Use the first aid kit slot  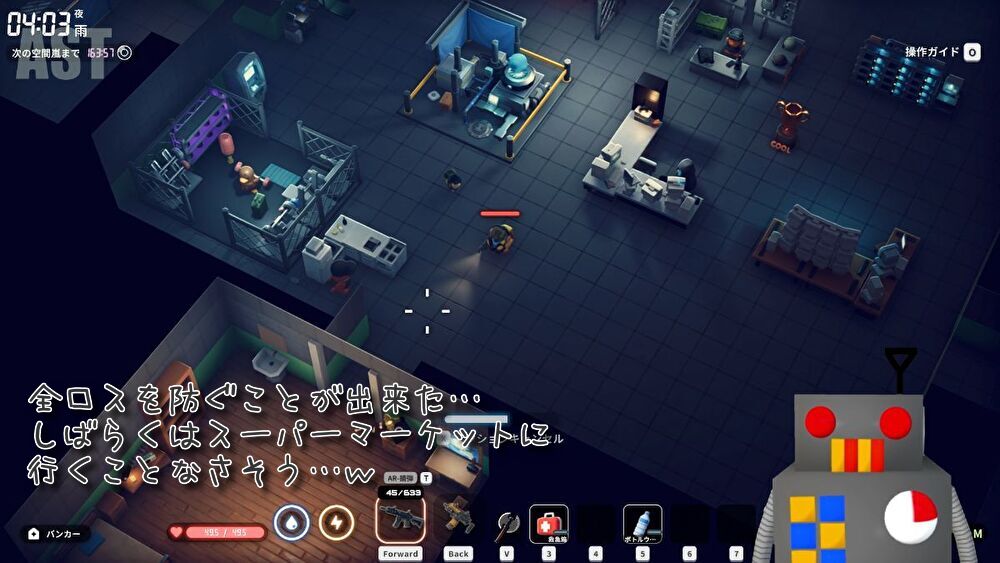(549, 523)
